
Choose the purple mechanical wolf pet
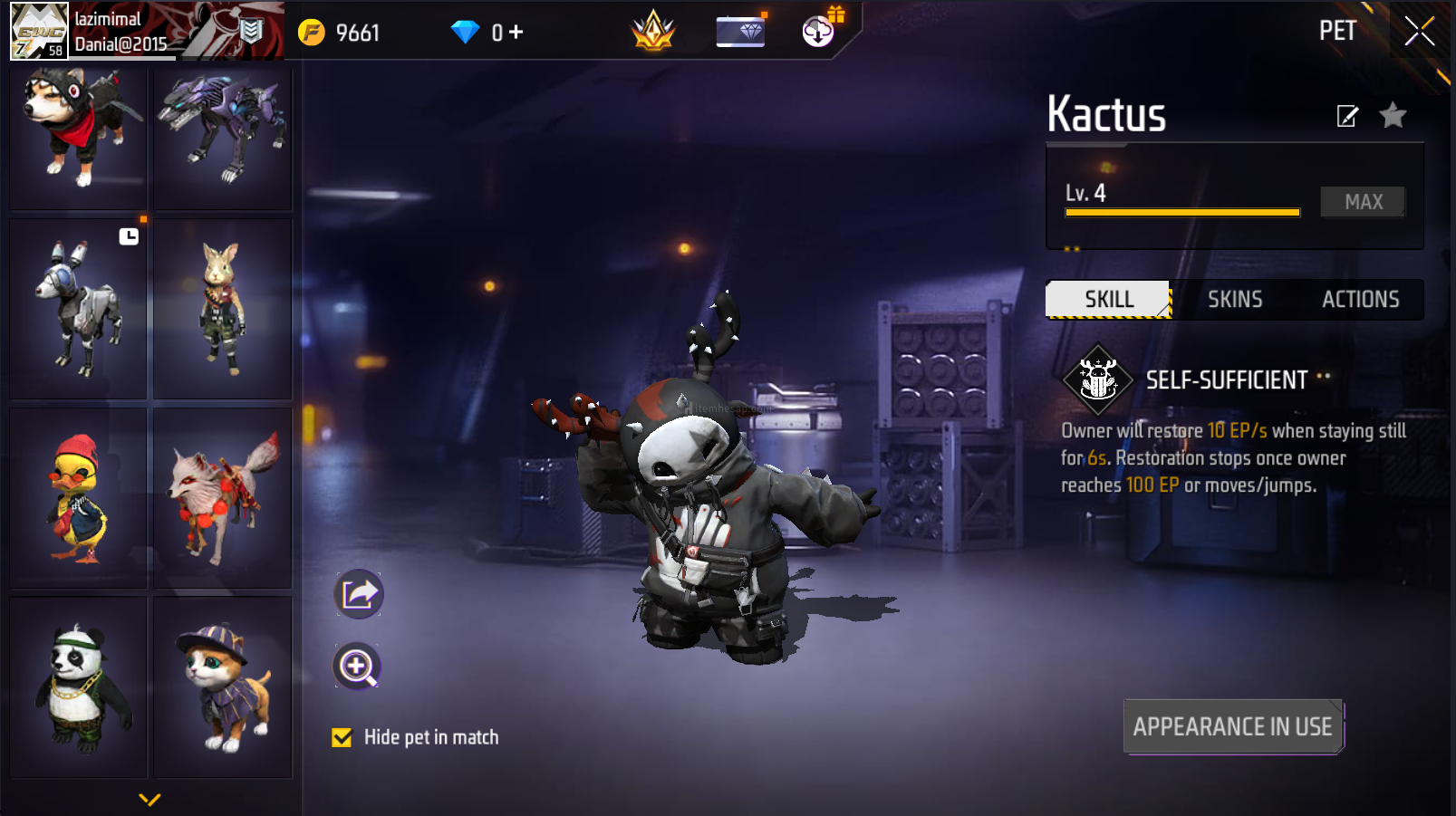223,136
